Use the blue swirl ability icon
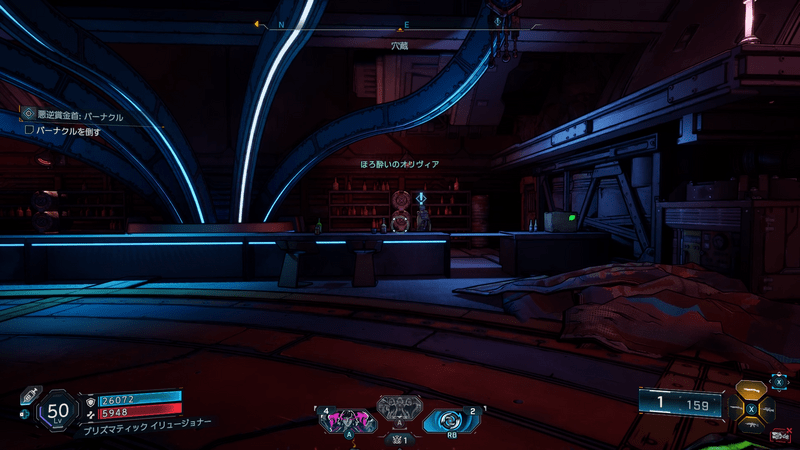The image size is (800, 450). 441,420
